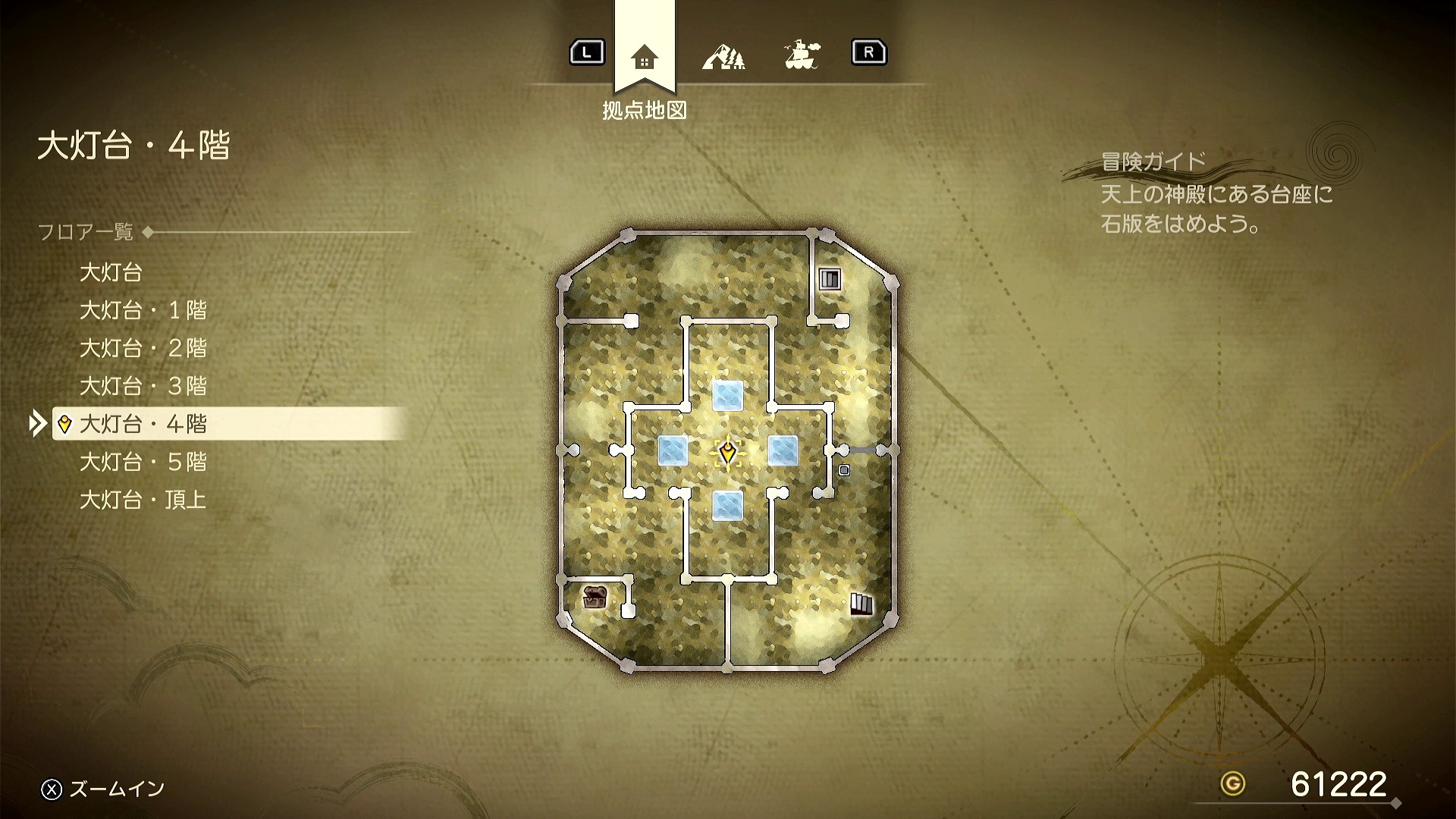Click the treasure chest map marker
1456x819 pixels.
[595, 598]
